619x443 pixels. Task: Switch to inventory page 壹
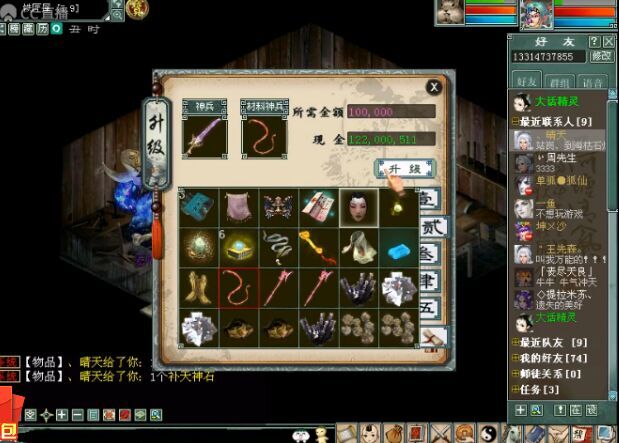pyautogui.click(x=429, y=200)
